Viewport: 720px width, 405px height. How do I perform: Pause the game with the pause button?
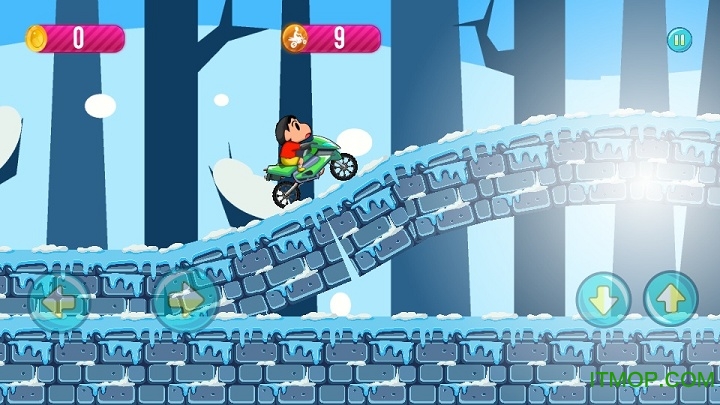(x=679, y=40)
